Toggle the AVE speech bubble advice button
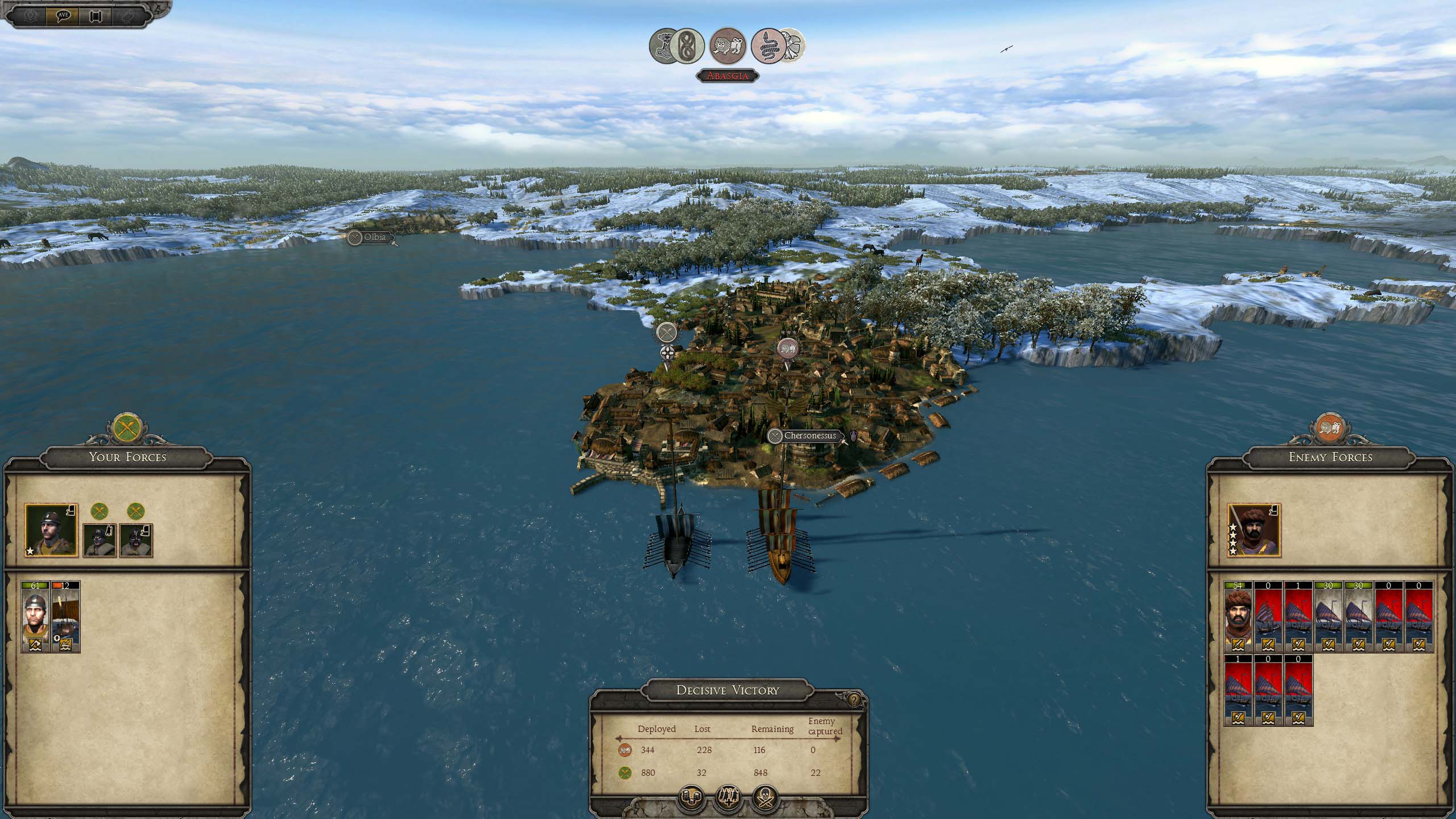Screen dimensions: 1456x819 coord(63,15)
